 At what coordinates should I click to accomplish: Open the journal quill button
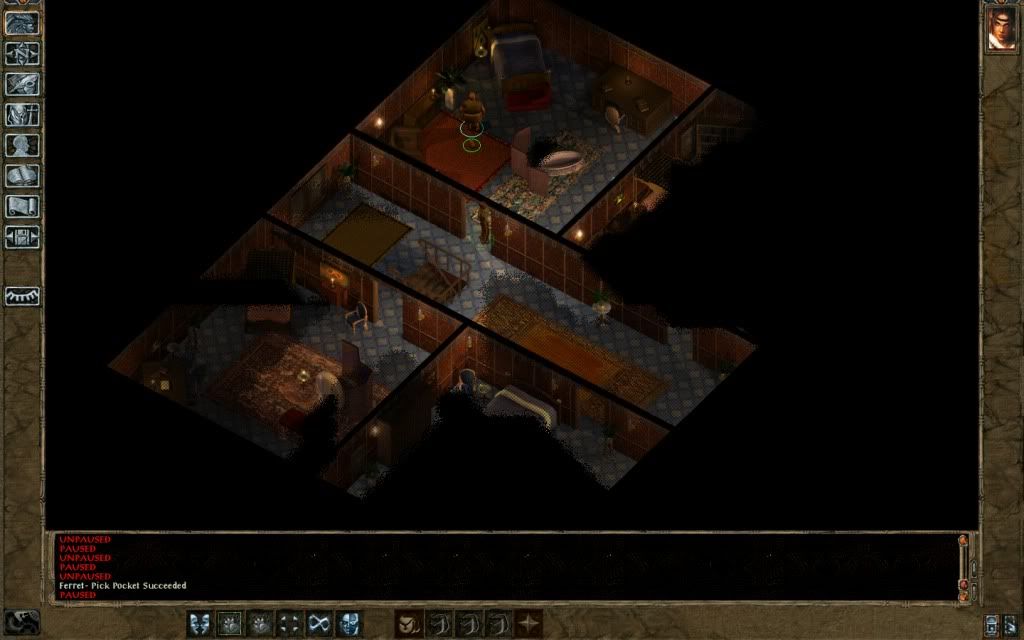pyautogui.click(x=22, y=85)
